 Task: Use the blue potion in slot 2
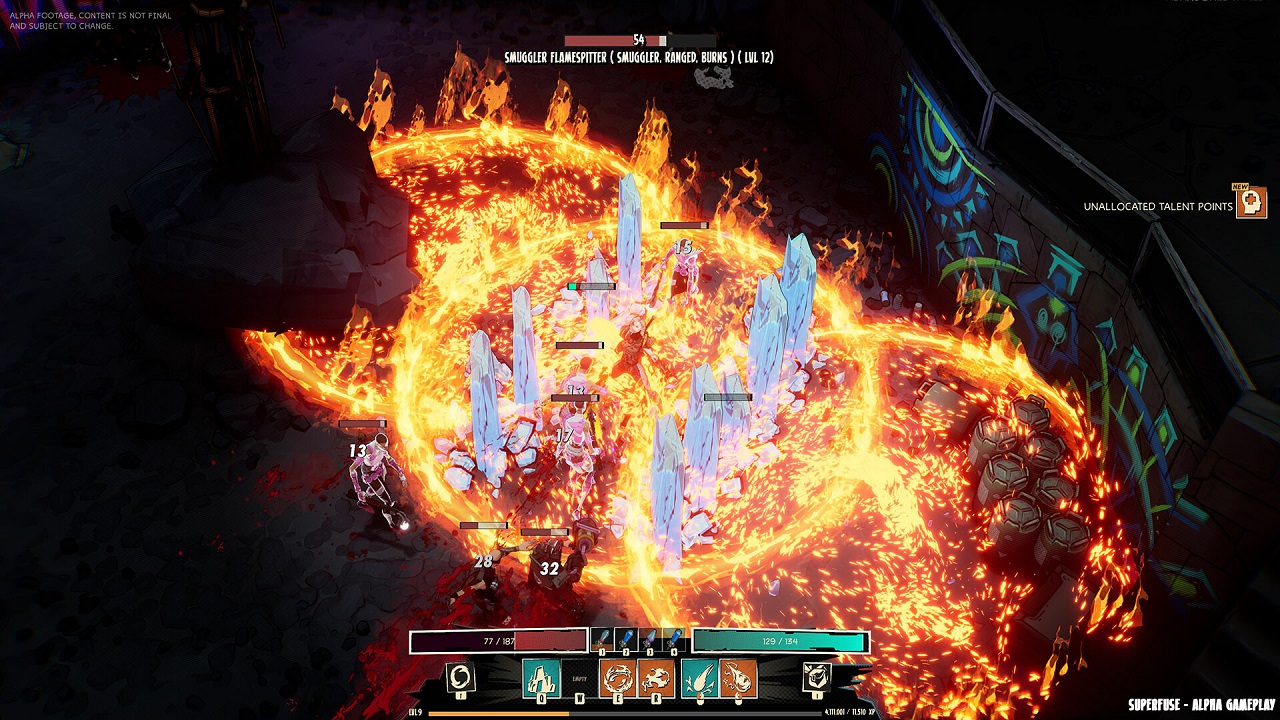click(x=626, y=639)
